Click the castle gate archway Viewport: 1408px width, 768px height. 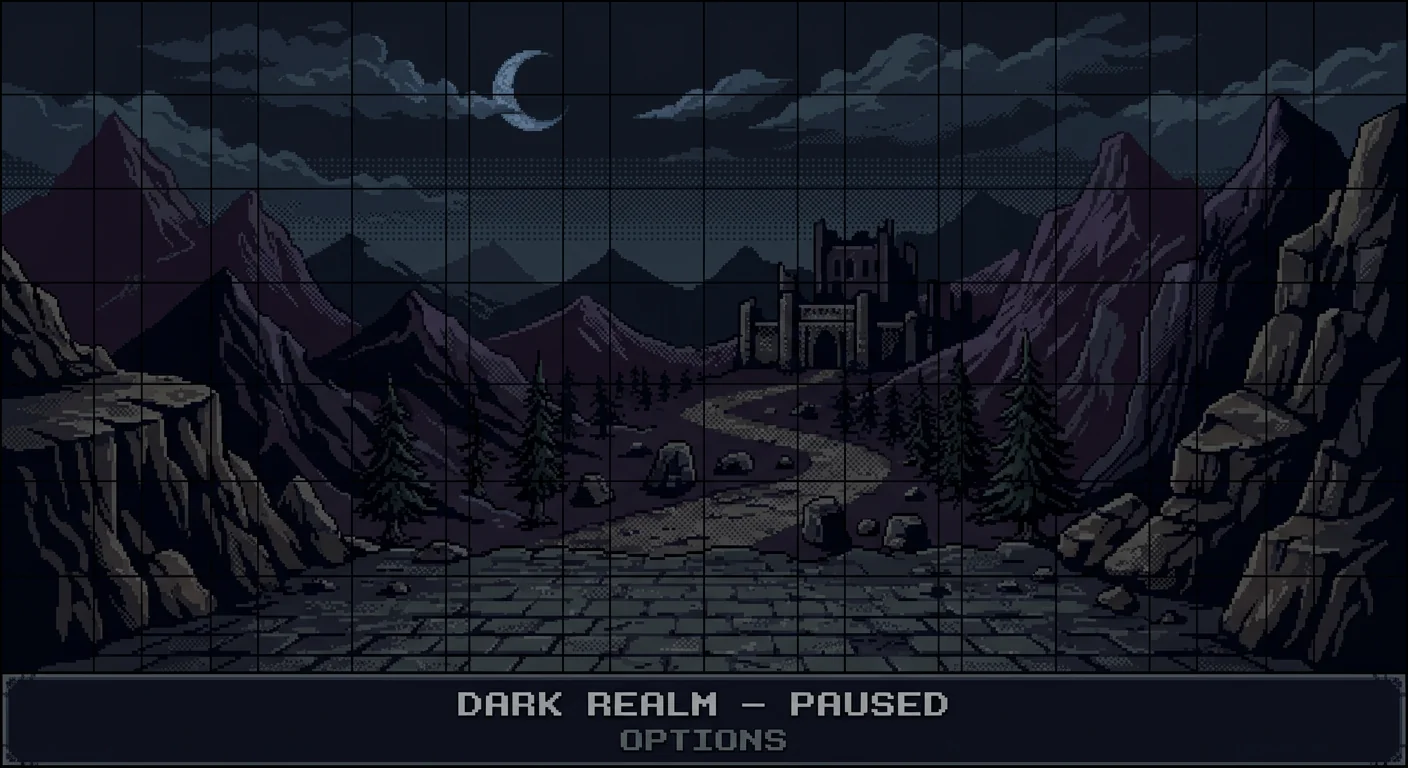click(x=824, y=345)
